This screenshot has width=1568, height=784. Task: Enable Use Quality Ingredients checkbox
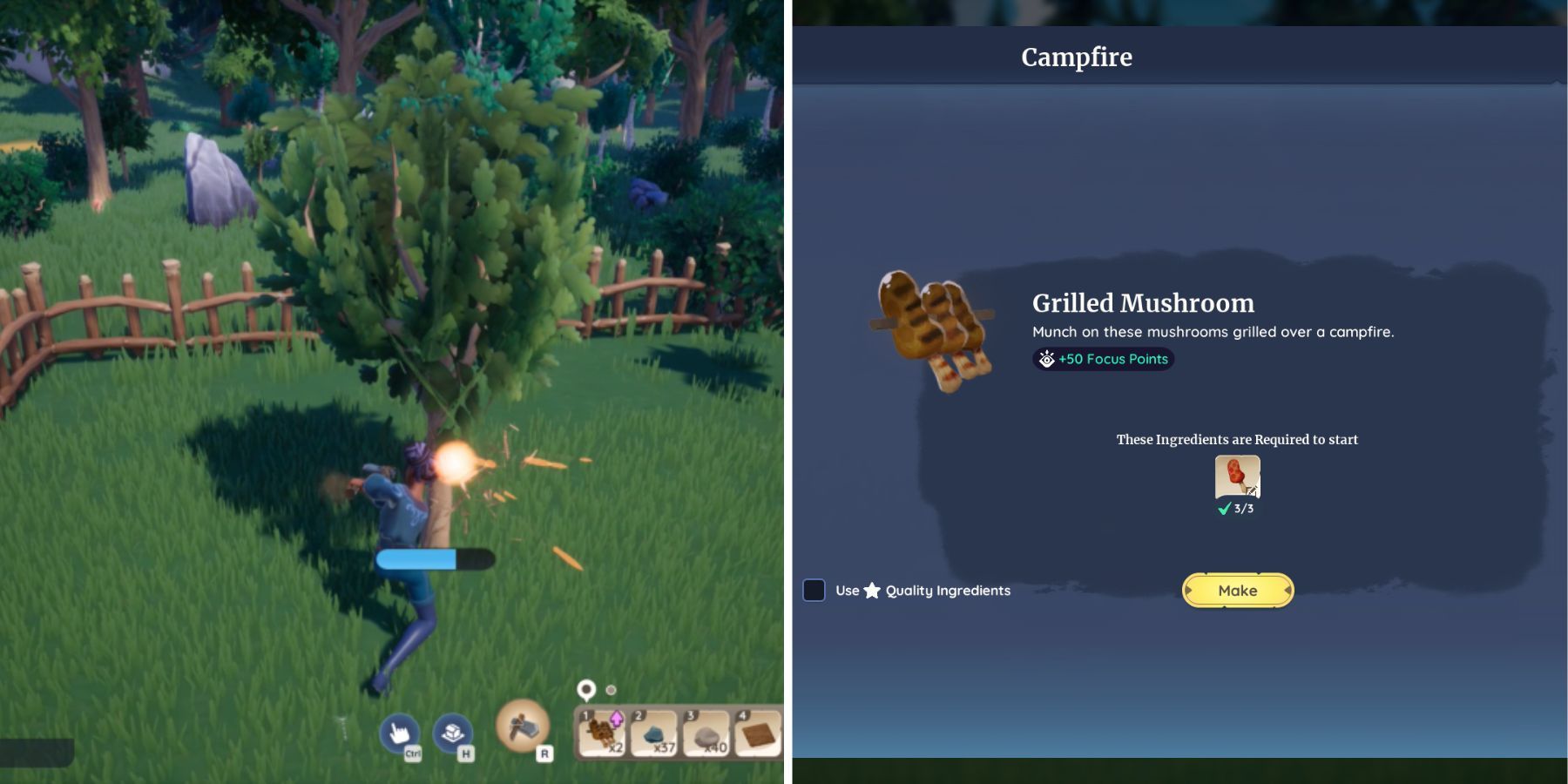click(x=814, y=591)
